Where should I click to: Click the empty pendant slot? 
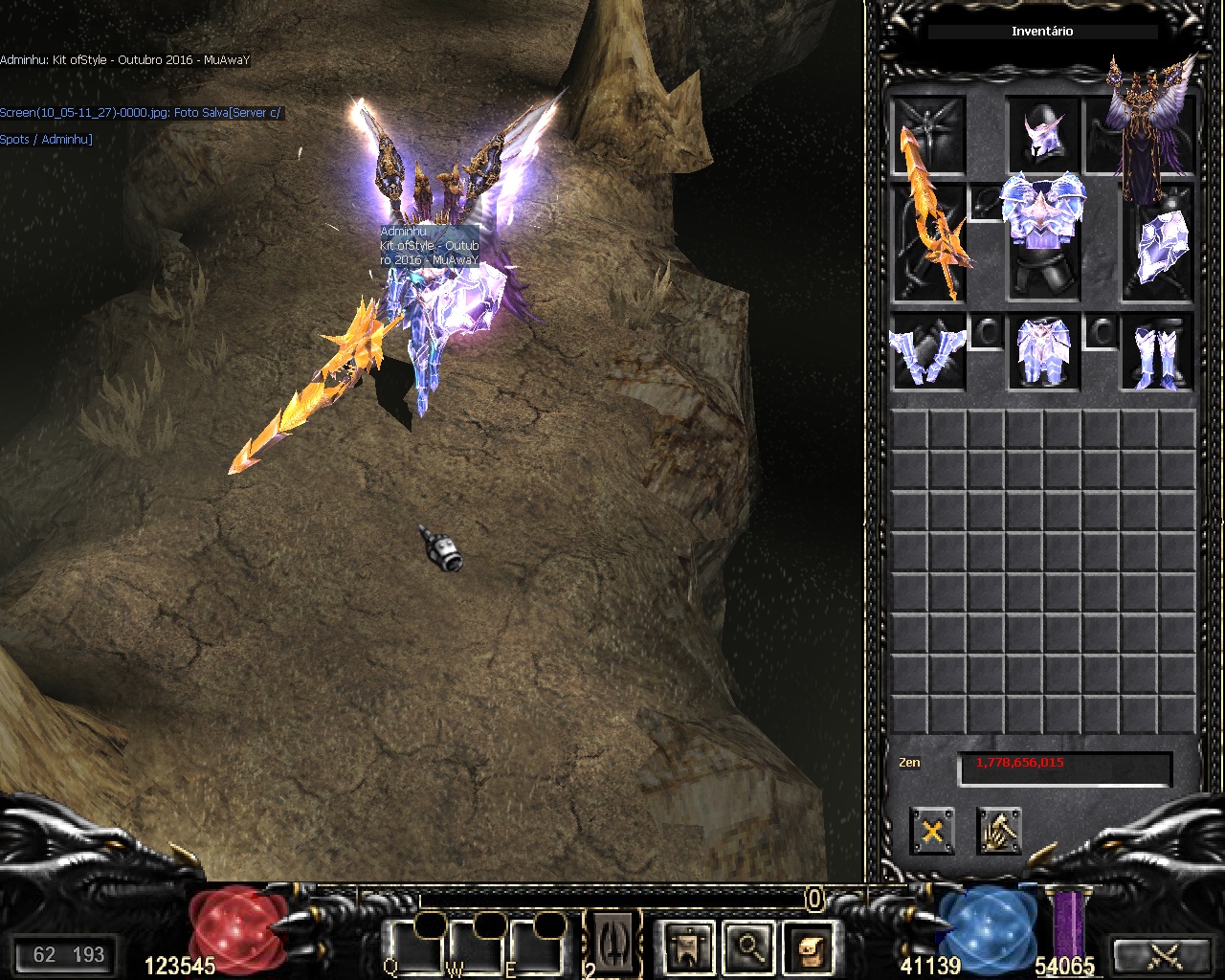click(987, 203)
